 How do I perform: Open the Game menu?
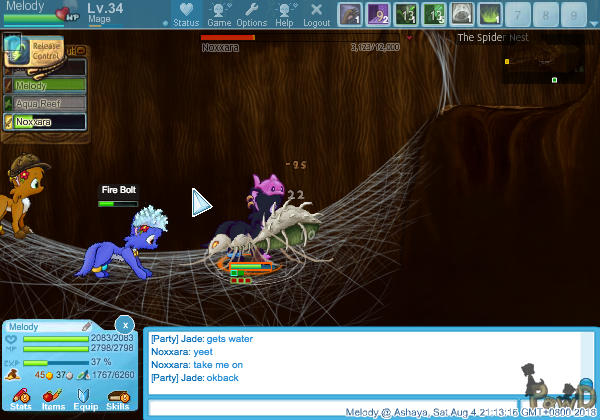click(219, 14)
